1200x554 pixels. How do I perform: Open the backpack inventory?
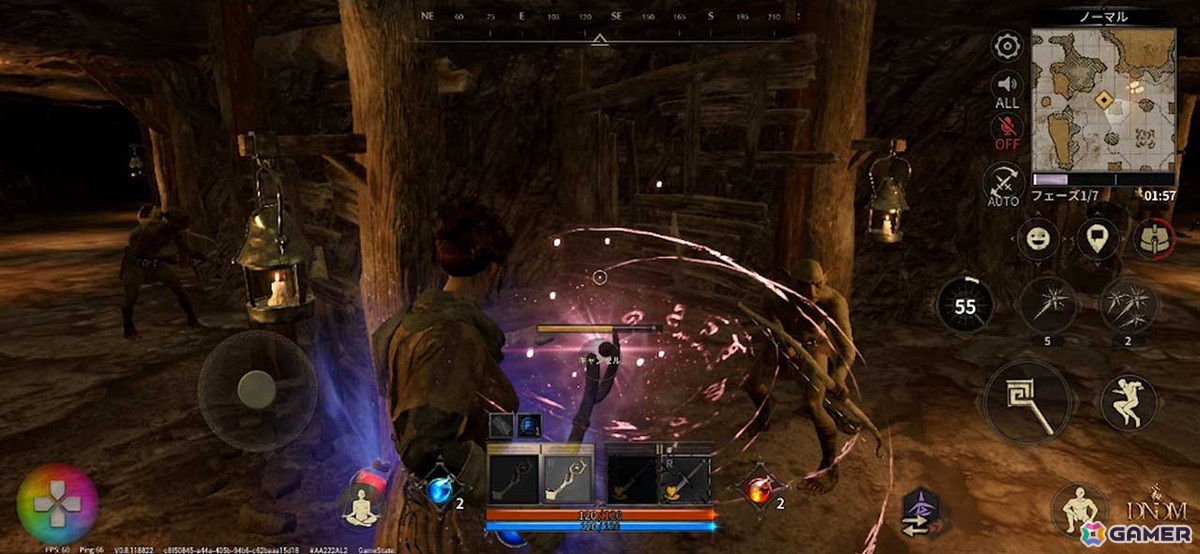pyautogui.click(x=1153, y=240)
